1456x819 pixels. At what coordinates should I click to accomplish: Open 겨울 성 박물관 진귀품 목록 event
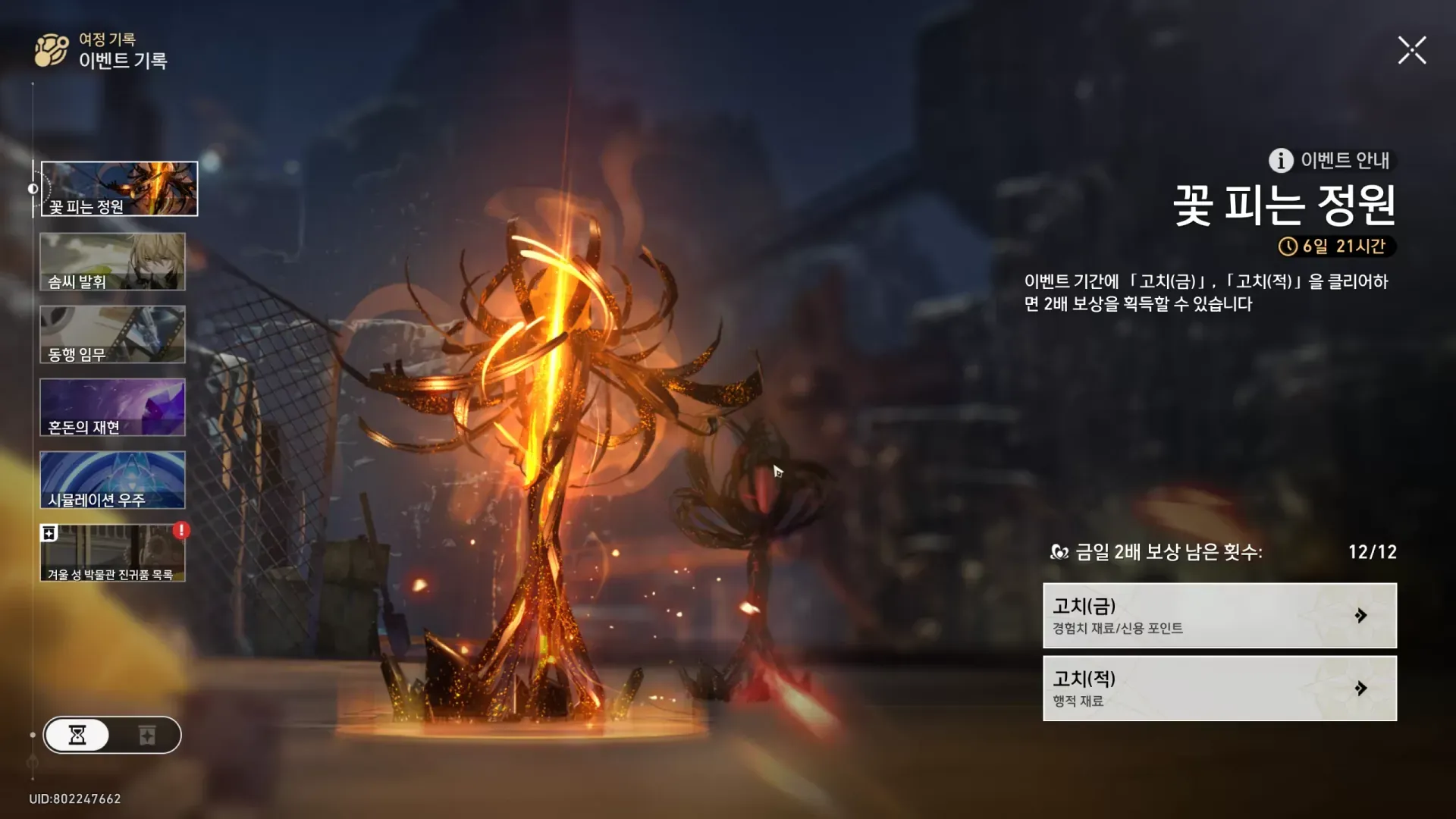(112, 553)
